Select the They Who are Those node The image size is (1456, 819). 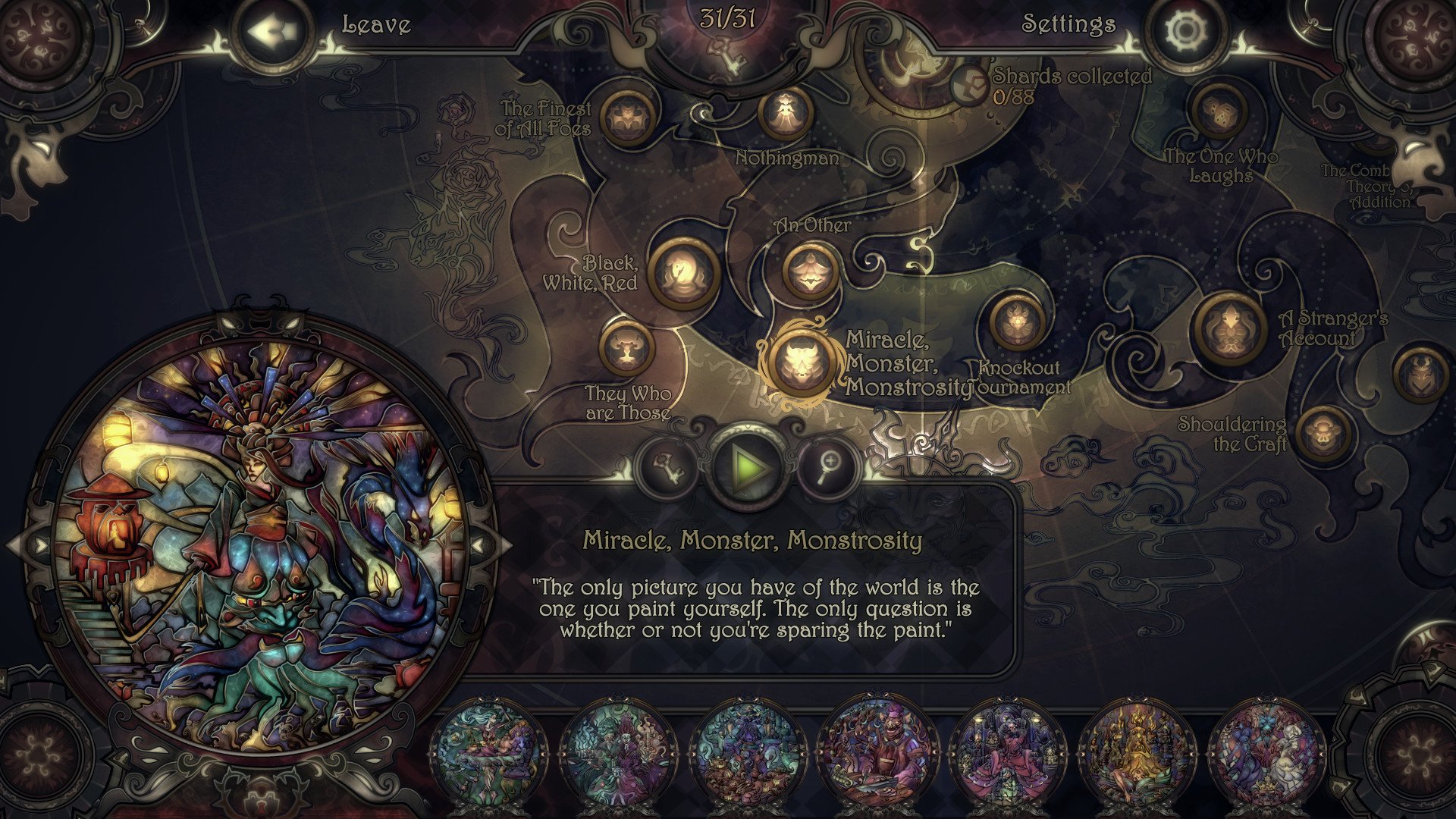(626, 349)
